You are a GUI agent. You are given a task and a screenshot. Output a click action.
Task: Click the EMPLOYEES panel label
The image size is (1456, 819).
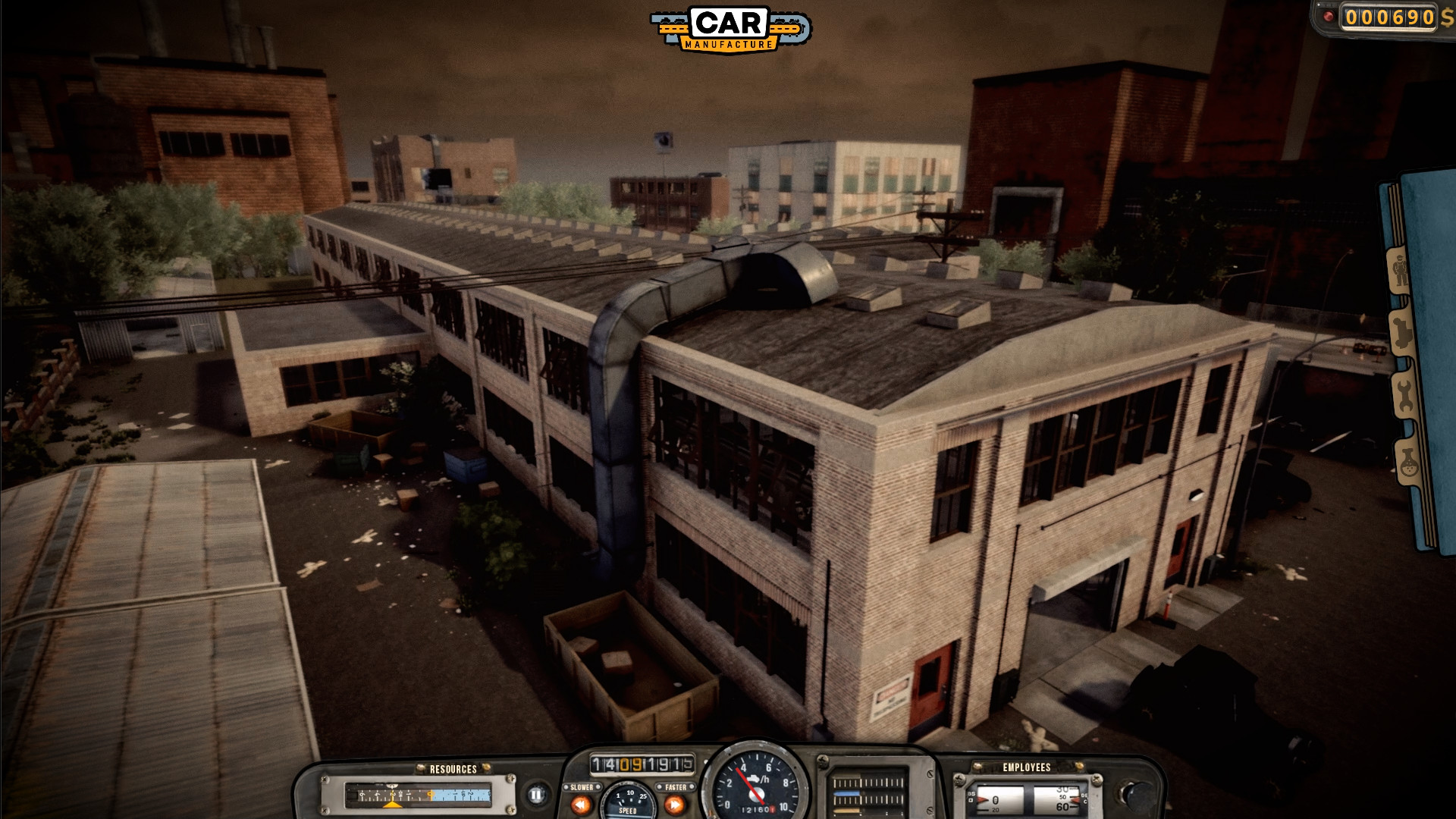(1026, 766)
